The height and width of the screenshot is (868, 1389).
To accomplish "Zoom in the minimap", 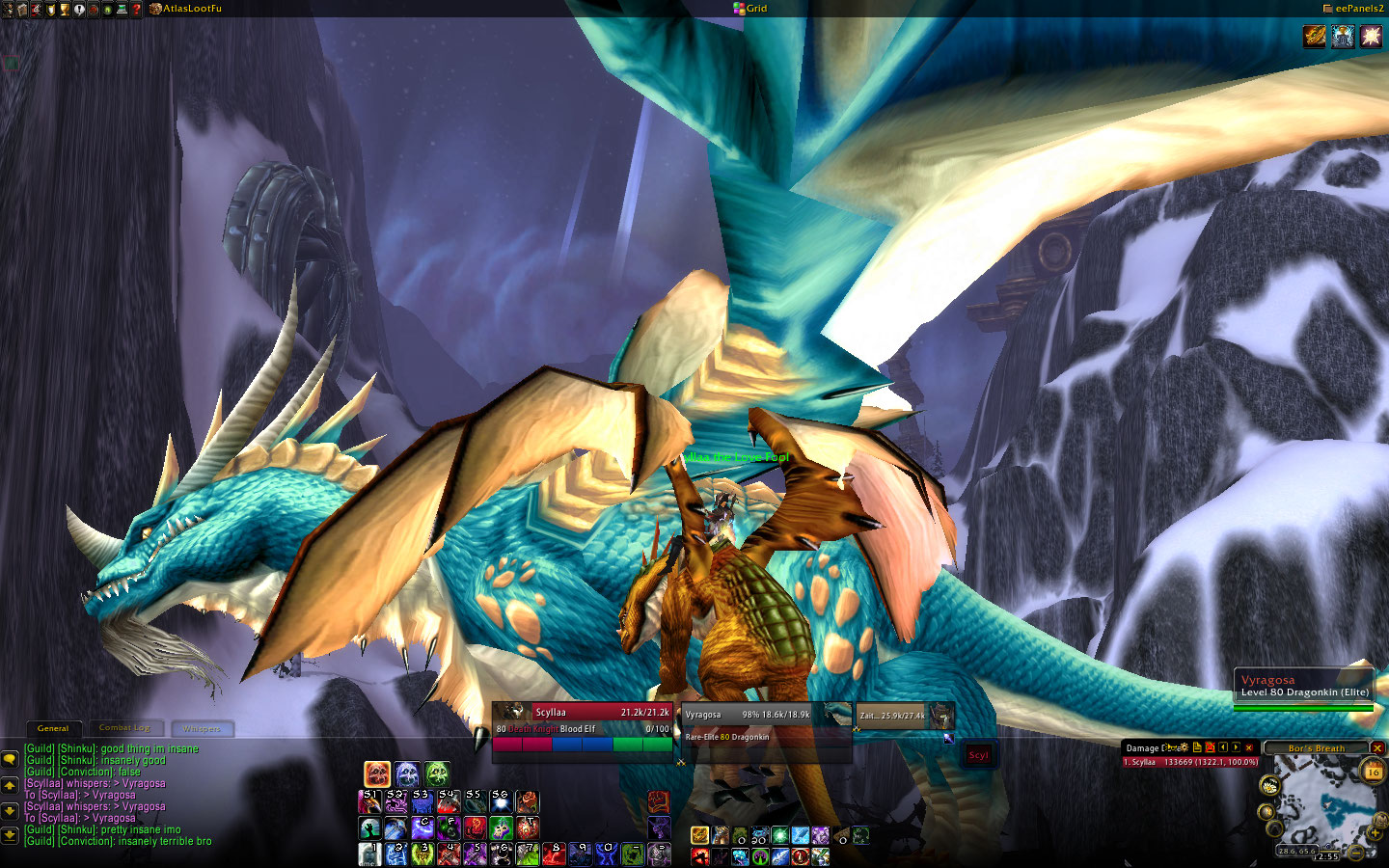I will pyautogui.click(x=1376, y=833).
